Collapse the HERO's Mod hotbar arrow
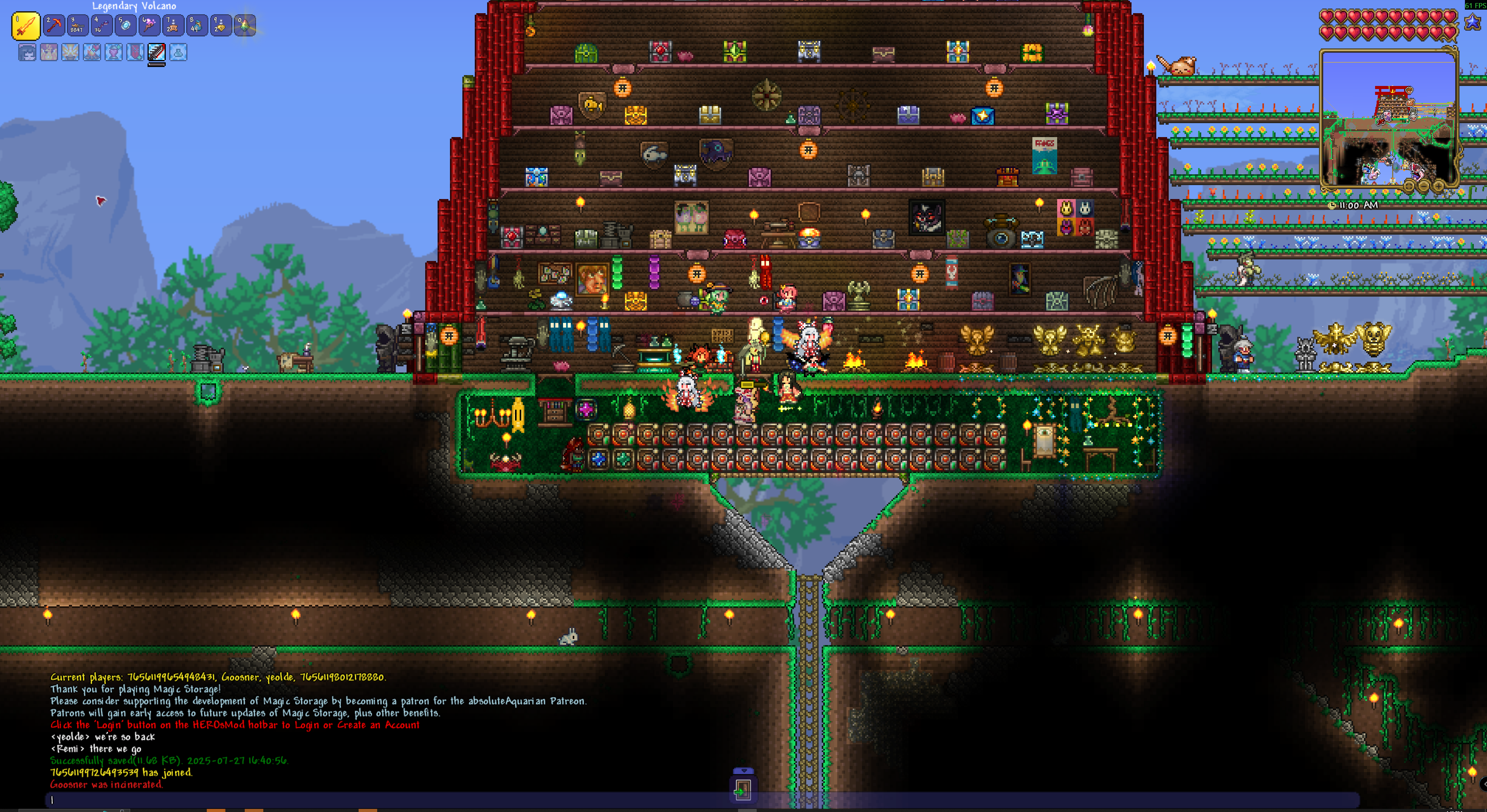Image resolution: width=1487 pixels, height=812 pixels. tap(743, 771)
